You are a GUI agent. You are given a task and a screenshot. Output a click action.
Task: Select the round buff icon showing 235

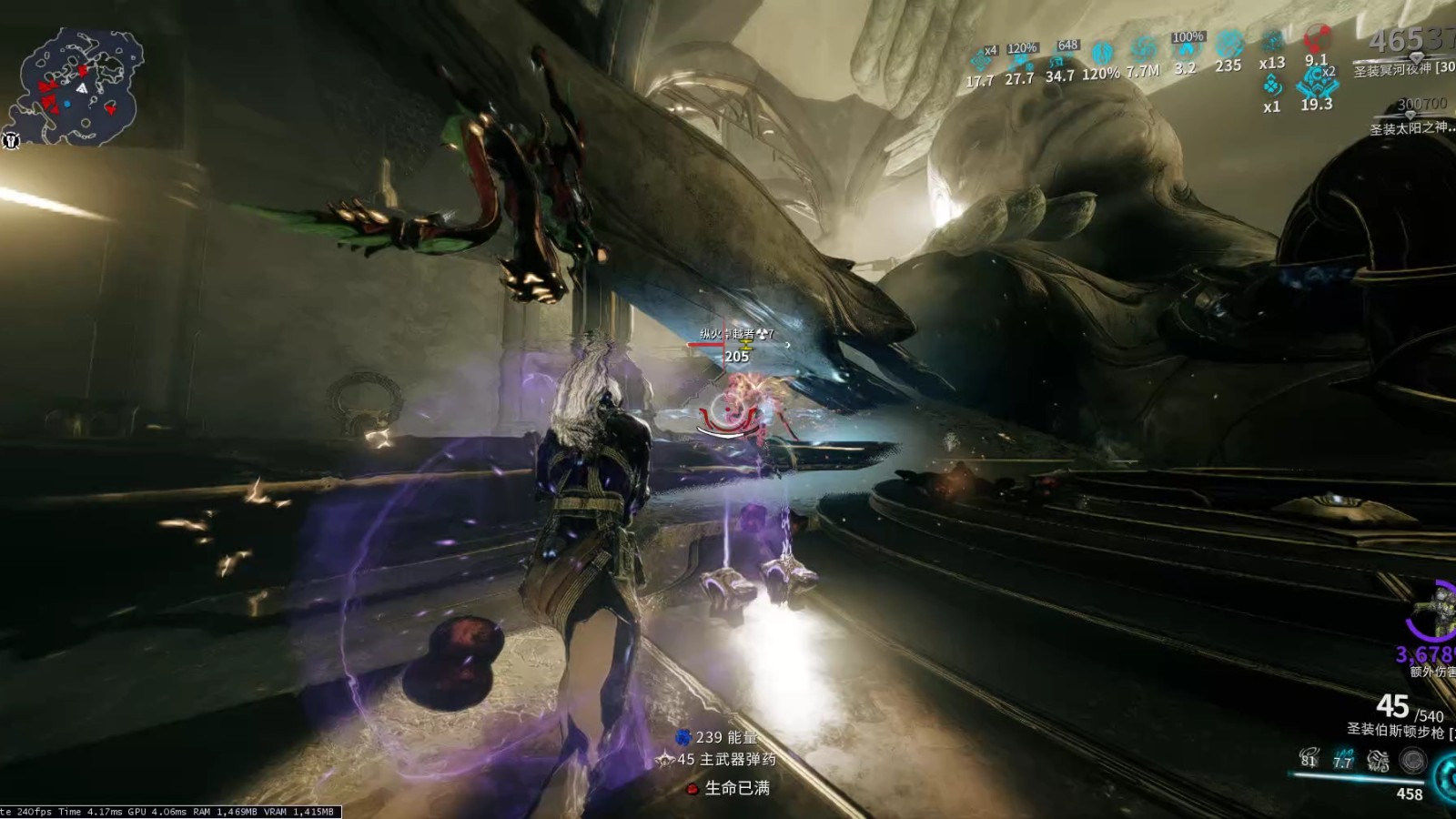[x=1228, y=44]
